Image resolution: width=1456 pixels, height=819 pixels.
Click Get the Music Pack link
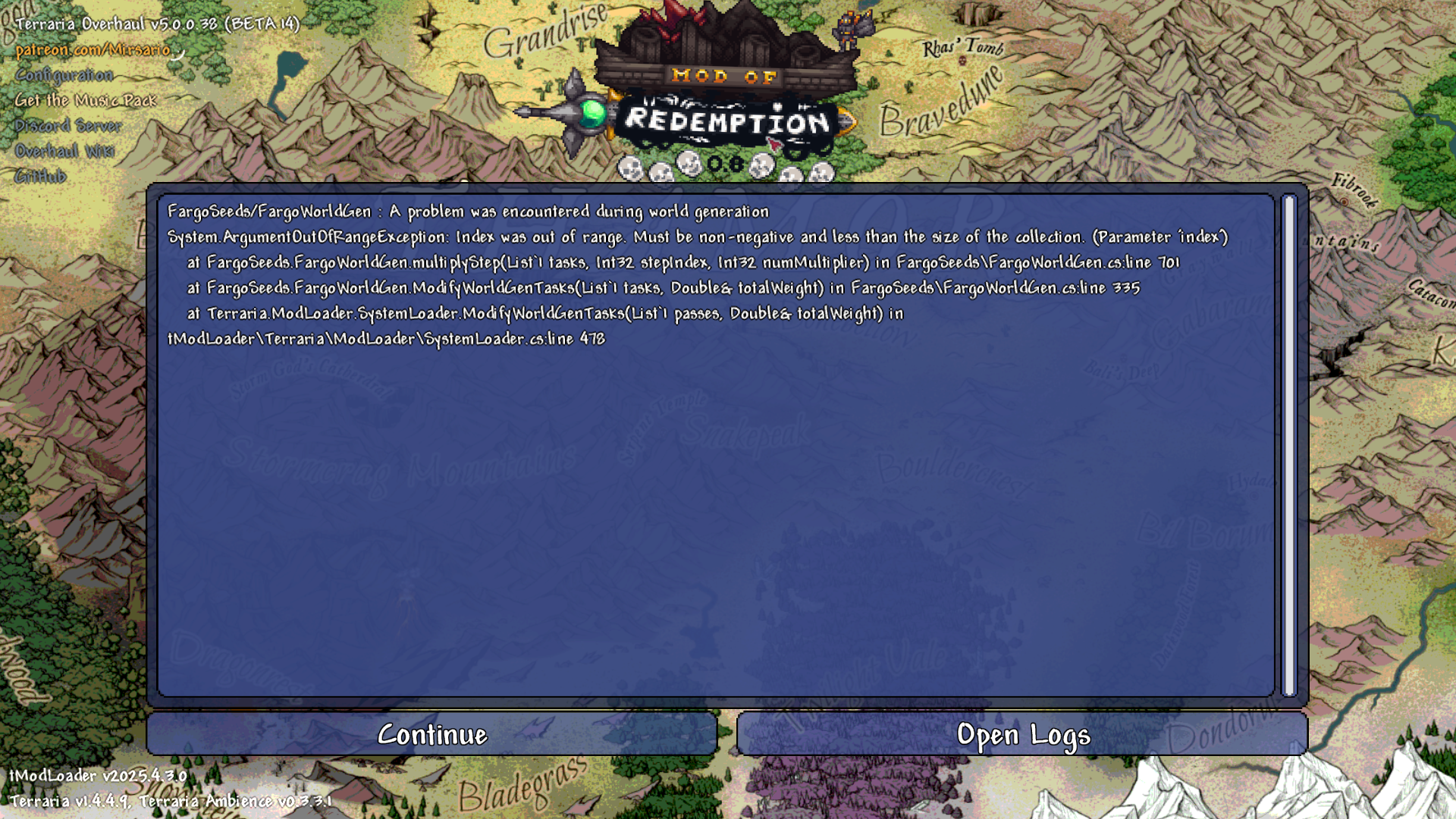[x=86, y=100]
